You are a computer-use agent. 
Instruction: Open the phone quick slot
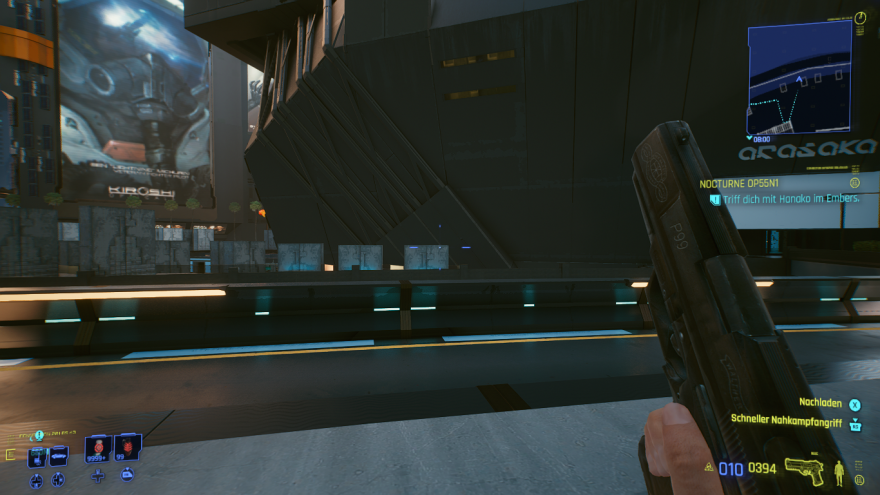36,456
